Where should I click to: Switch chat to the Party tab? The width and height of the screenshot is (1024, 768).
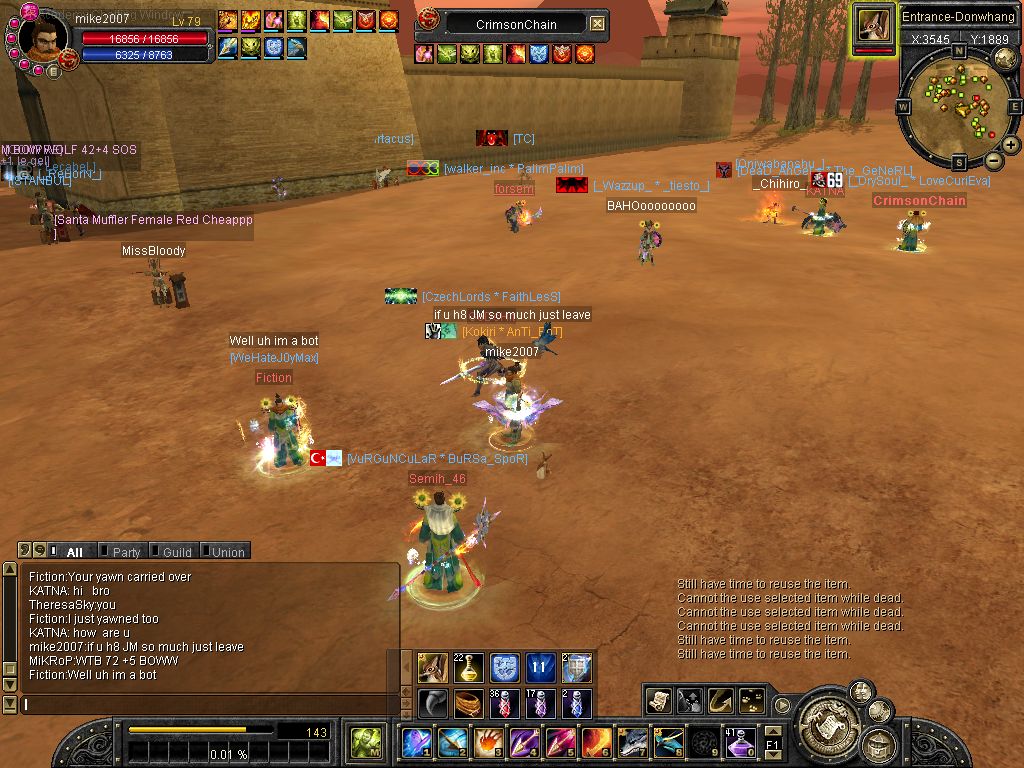click(125, 551)
